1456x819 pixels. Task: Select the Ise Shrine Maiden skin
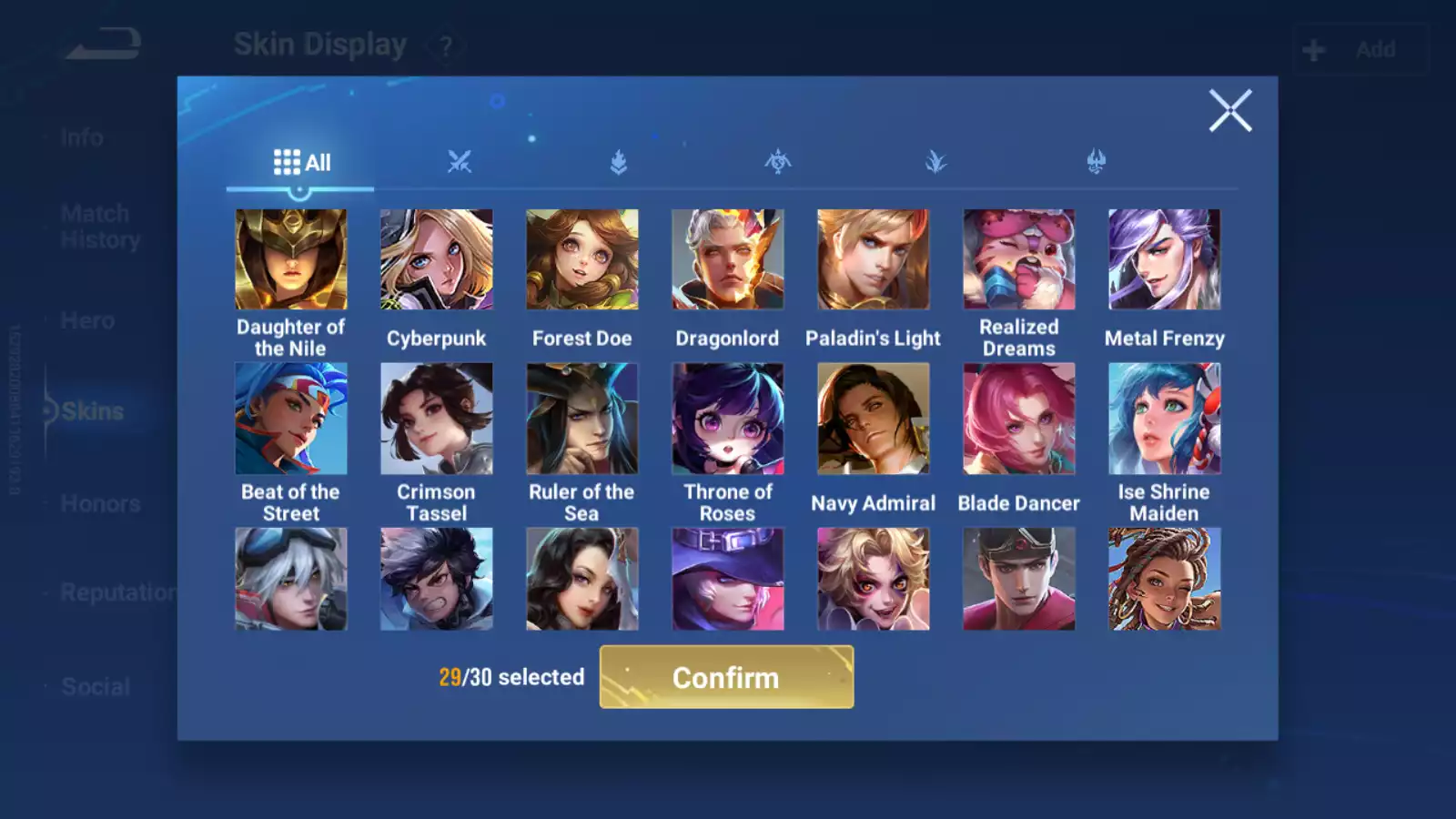[x=1165, y=419]
